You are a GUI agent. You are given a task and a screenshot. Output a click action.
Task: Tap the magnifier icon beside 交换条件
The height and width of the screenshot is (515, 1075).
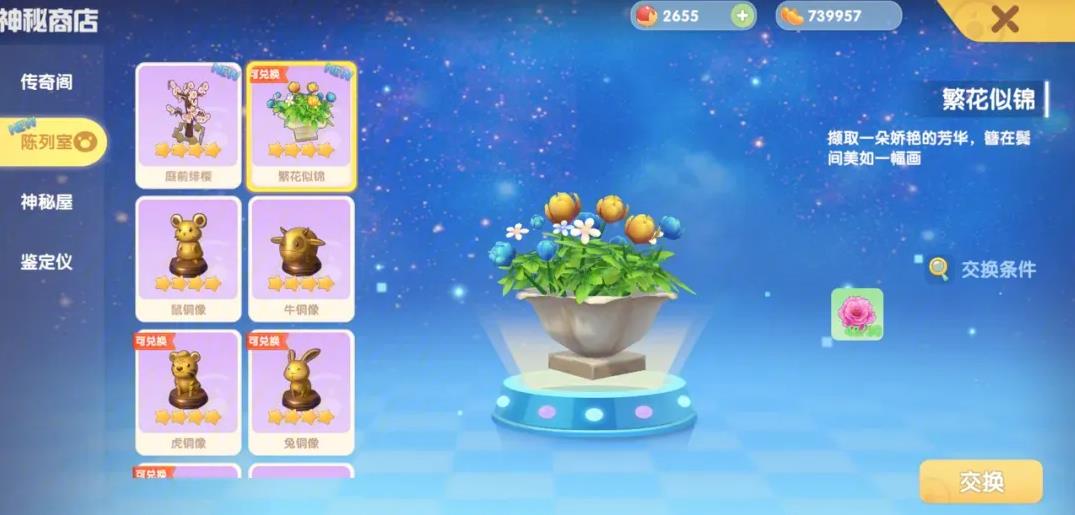pos(939,268)
